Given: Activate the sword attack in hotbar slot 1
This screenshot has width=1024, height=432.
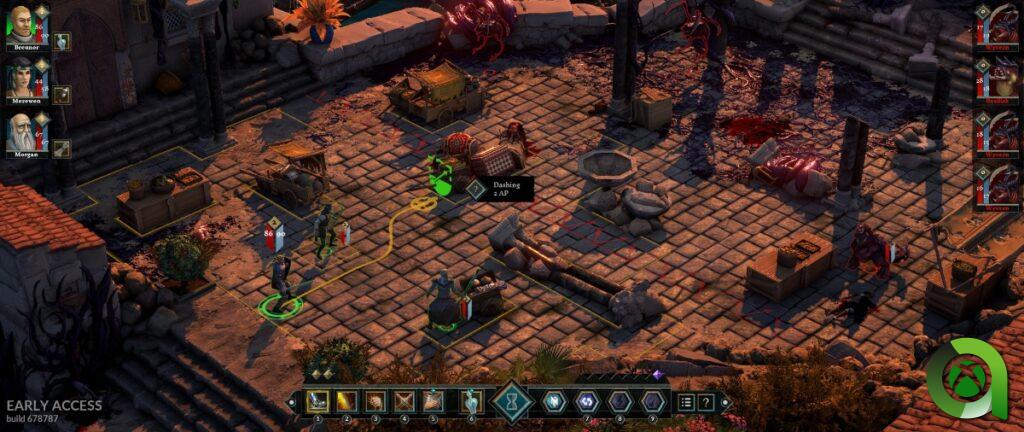Looking at the screenshot, I should tap(318, 402).
